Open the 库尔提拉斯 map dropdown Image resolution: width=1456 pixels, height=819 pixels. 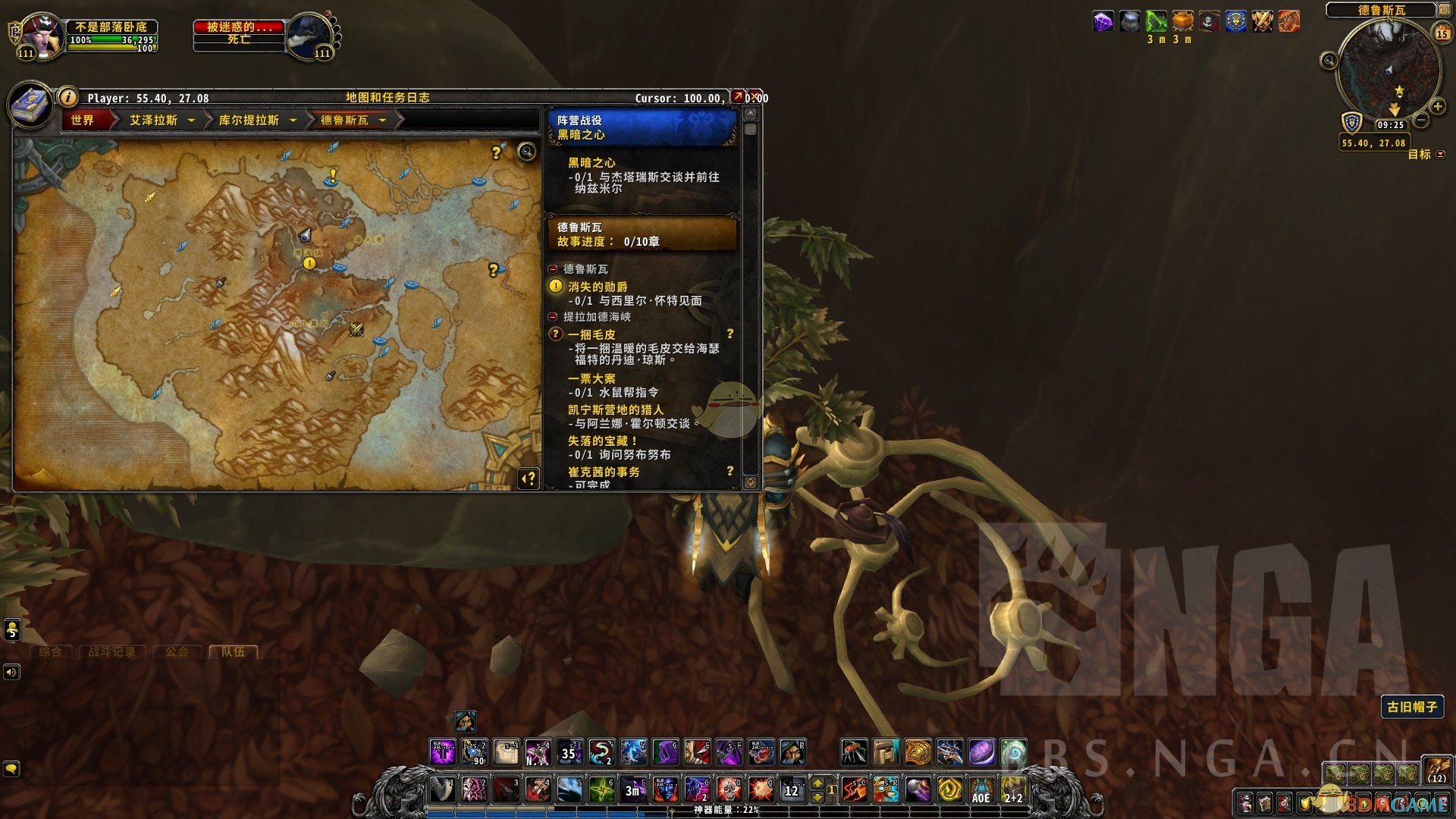coord(293,121)
